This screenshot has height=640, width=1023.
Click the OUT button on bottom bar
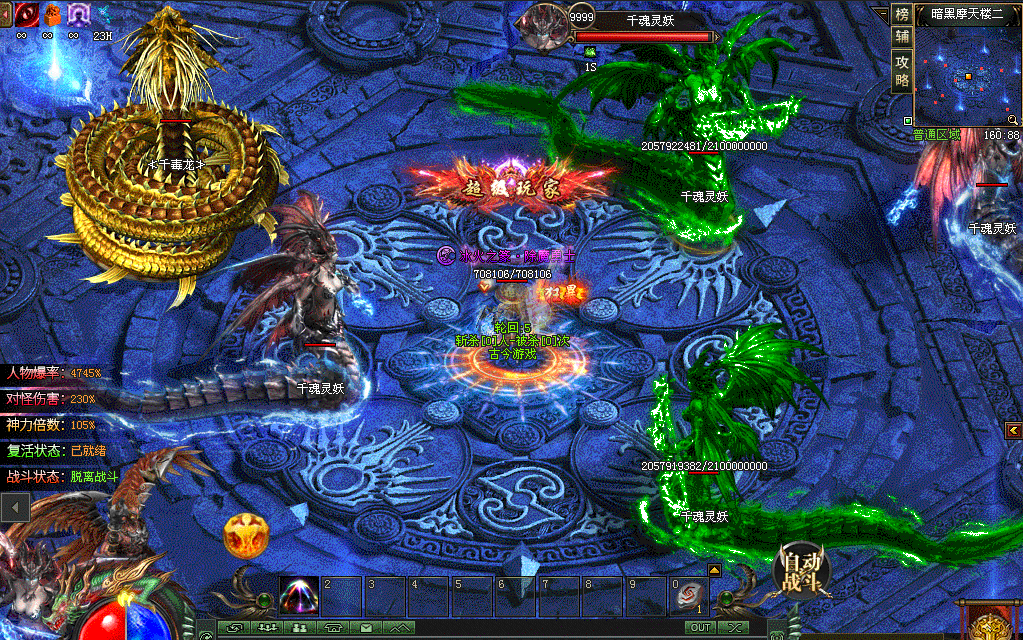[x=700, y=627]
